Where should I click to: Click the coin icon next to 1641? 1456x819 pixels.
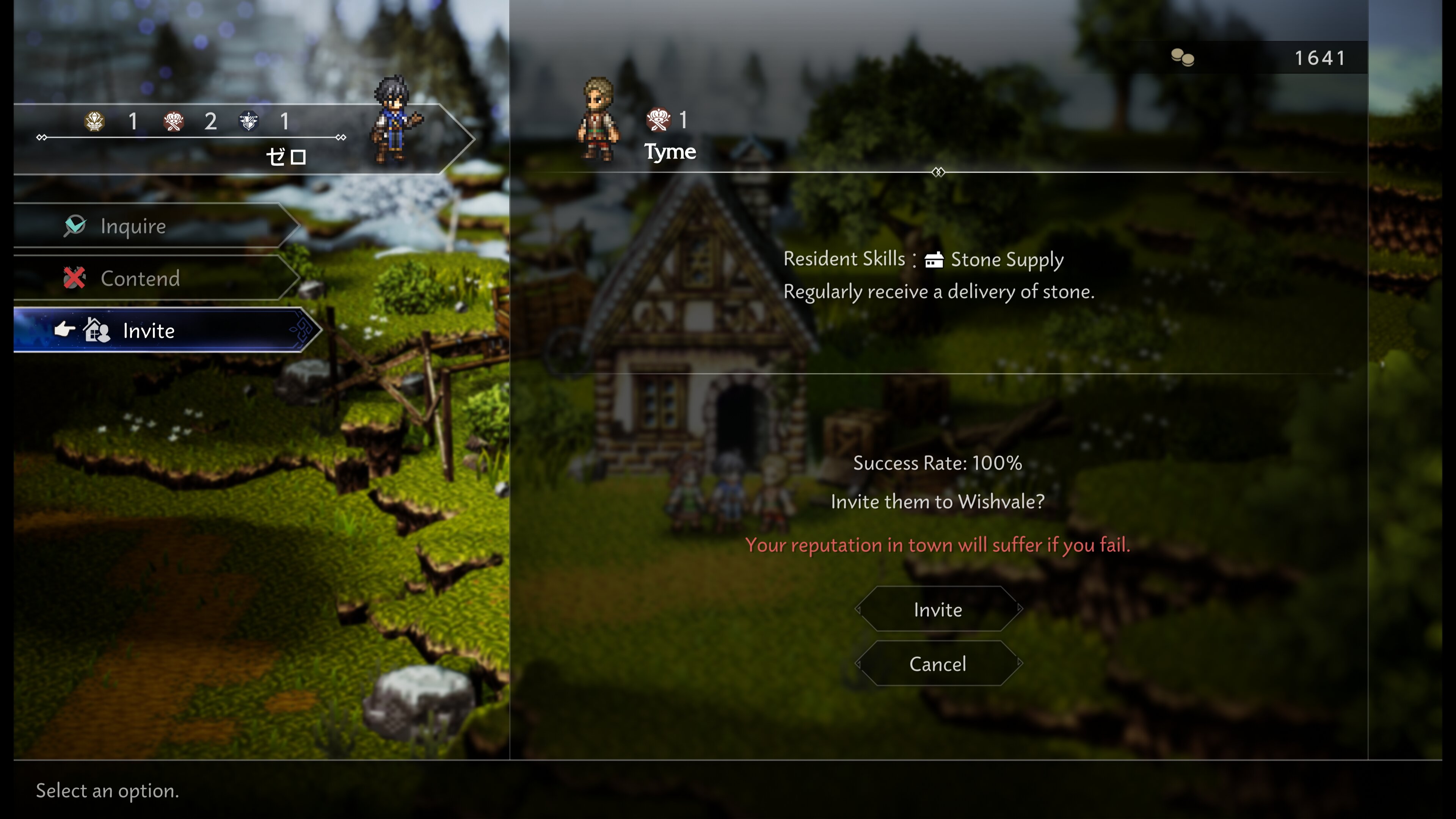[1183, 56]
